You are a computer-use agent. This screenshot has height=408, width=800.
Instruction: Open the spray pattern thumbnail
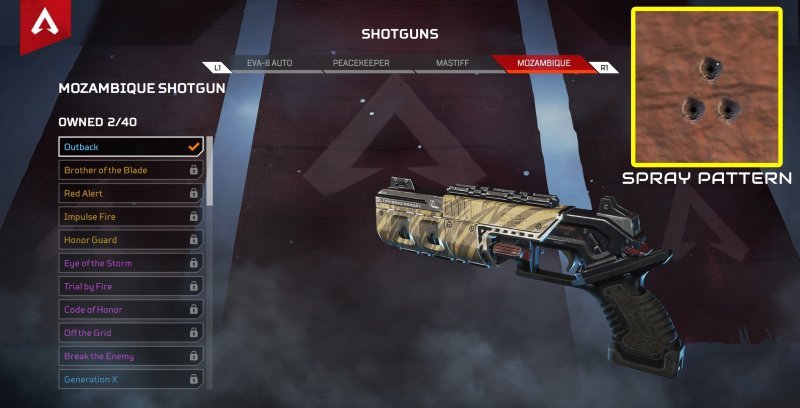pyautogui.click(x=707, y=86)
